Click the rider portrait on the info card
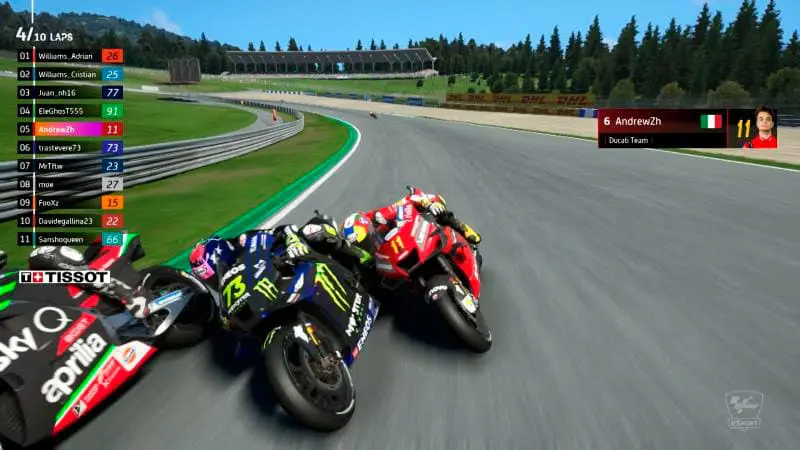 (x=765, y=128)
